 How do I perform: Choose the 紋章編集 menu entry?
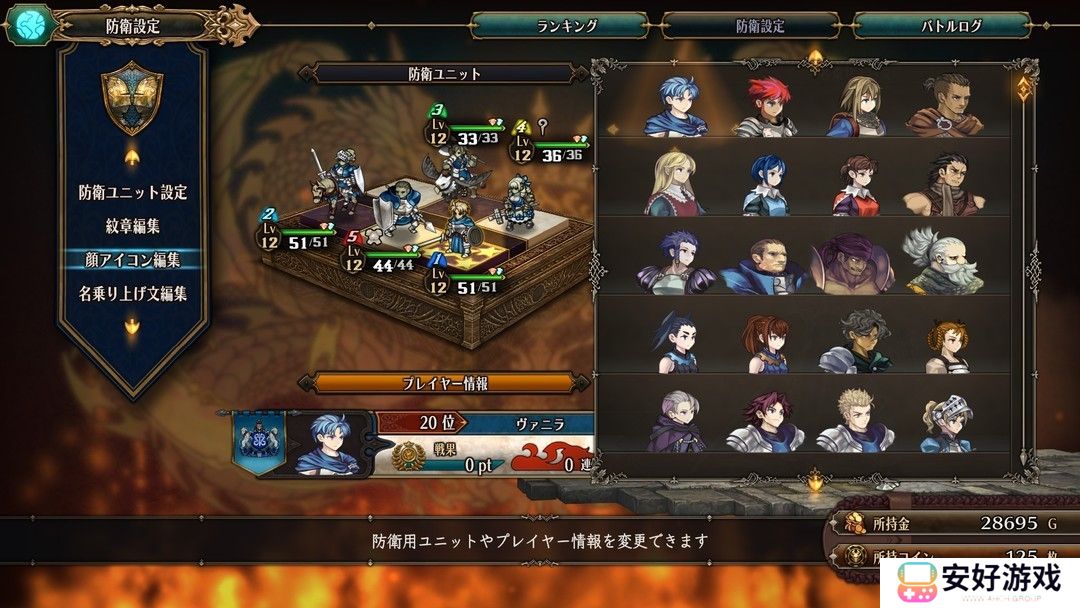pos(133,226)
